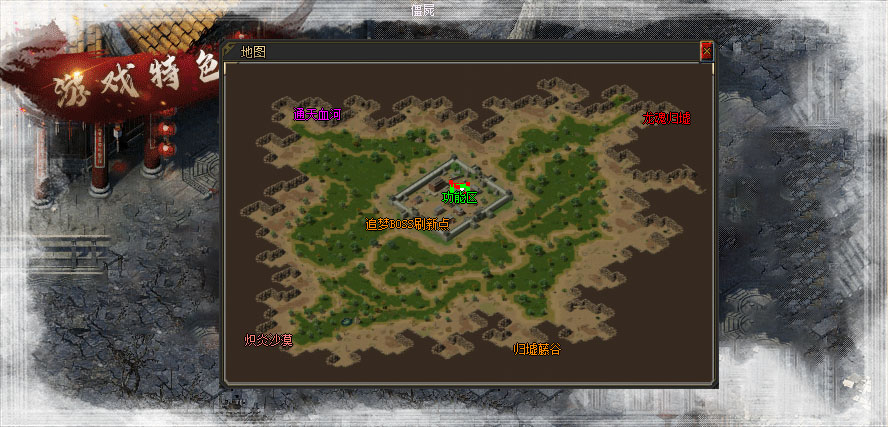The height and width of the screenshot is (427, 888).
Task: Choose the 追梦BOSS刷新点 map marker
Action: point(407,224)
